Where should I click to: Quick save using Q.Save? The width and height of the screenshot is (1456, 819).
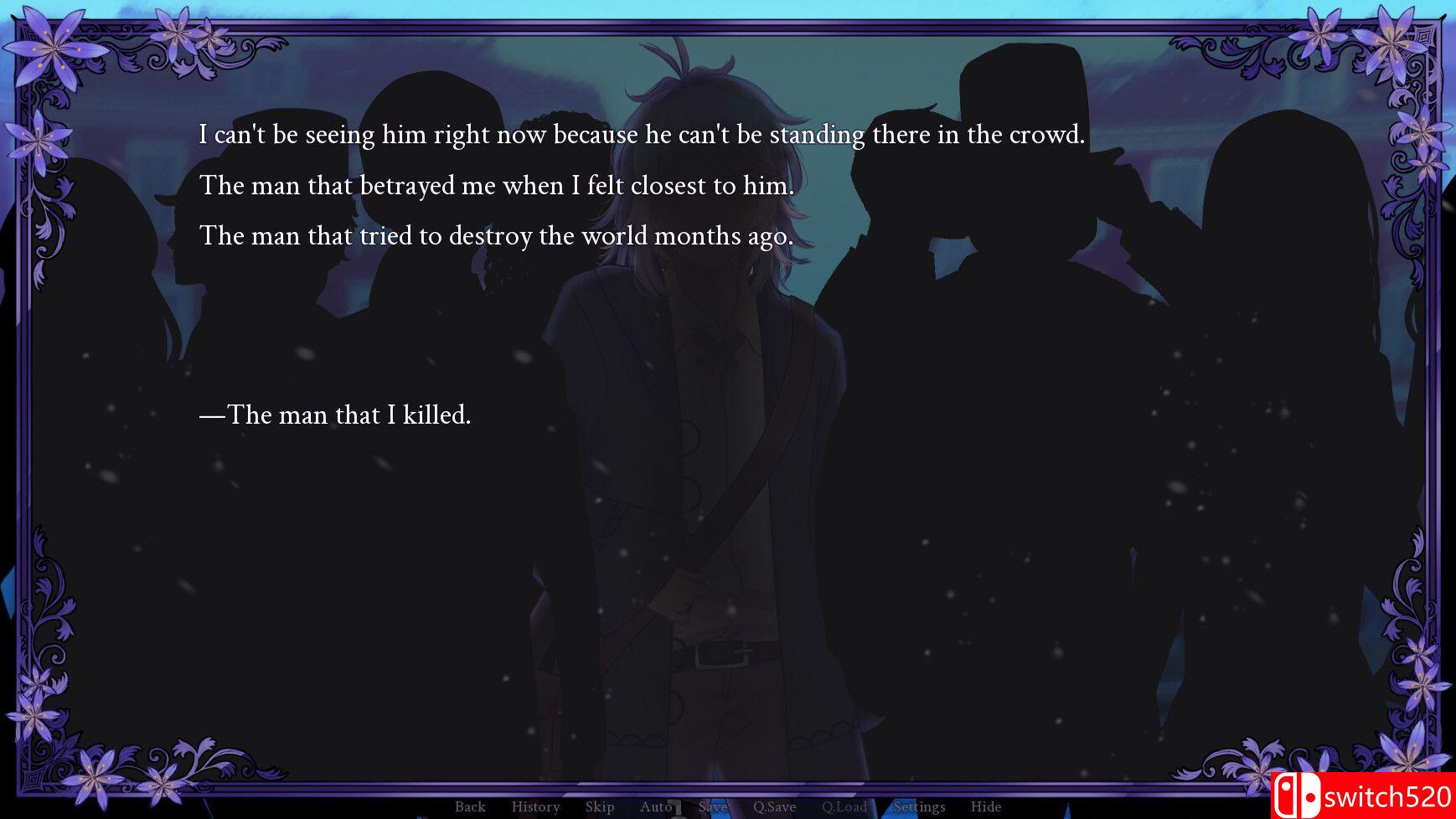click(775, 806)
